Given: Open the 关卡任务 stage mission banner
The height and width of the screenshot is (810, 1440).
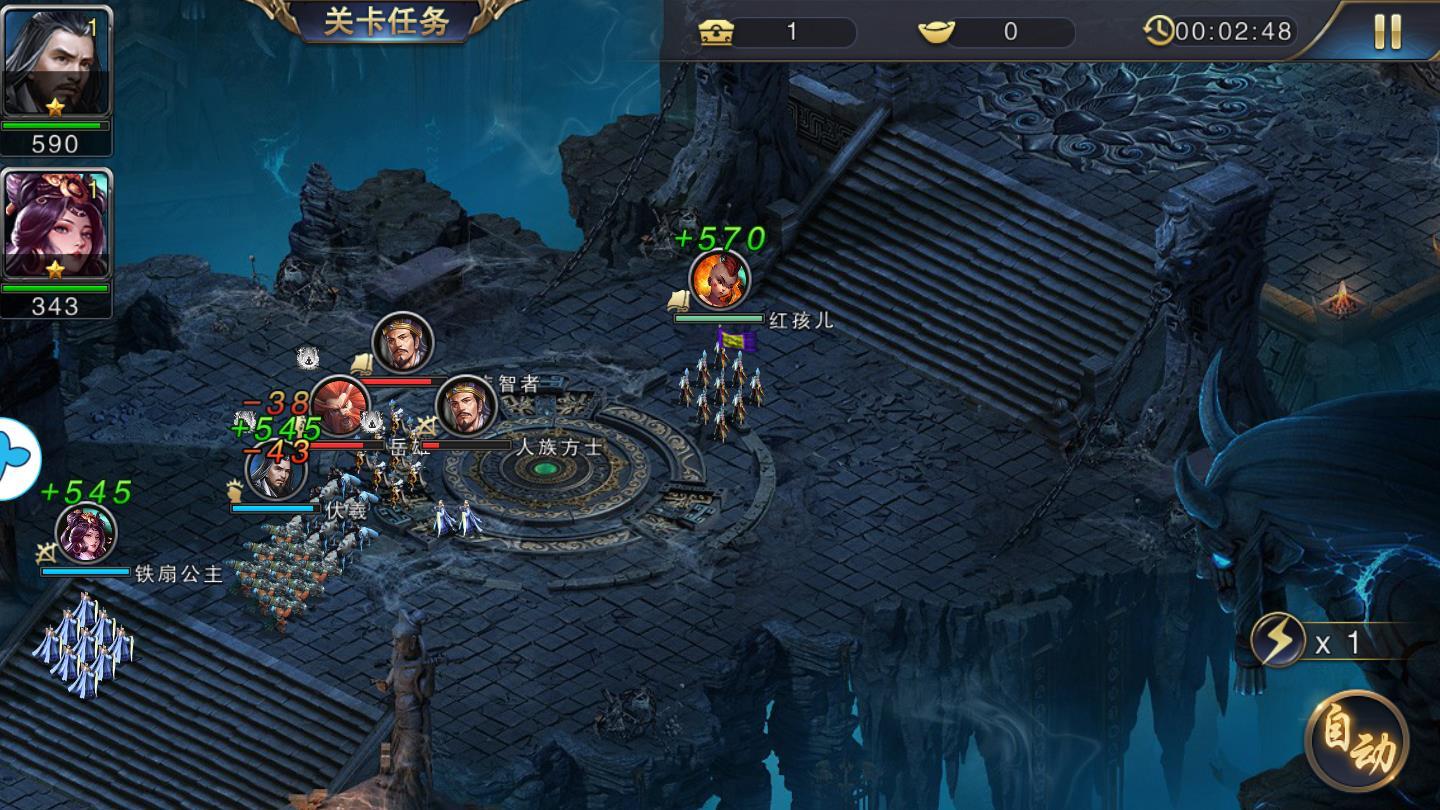Looking at the screenshot, I should click(x=386, y=21).
